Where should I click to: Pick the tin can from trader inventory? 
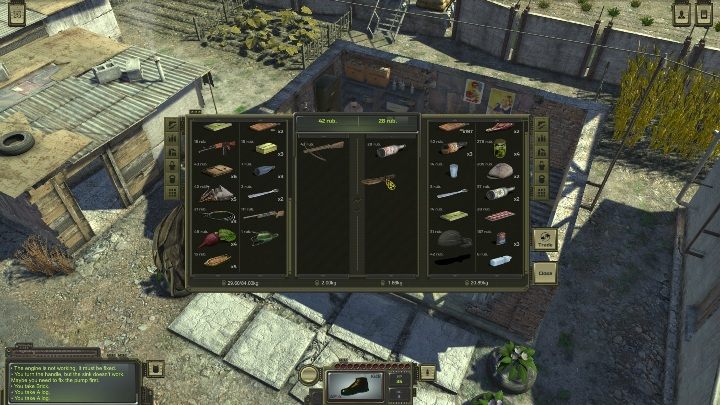[x=500, y=240]
